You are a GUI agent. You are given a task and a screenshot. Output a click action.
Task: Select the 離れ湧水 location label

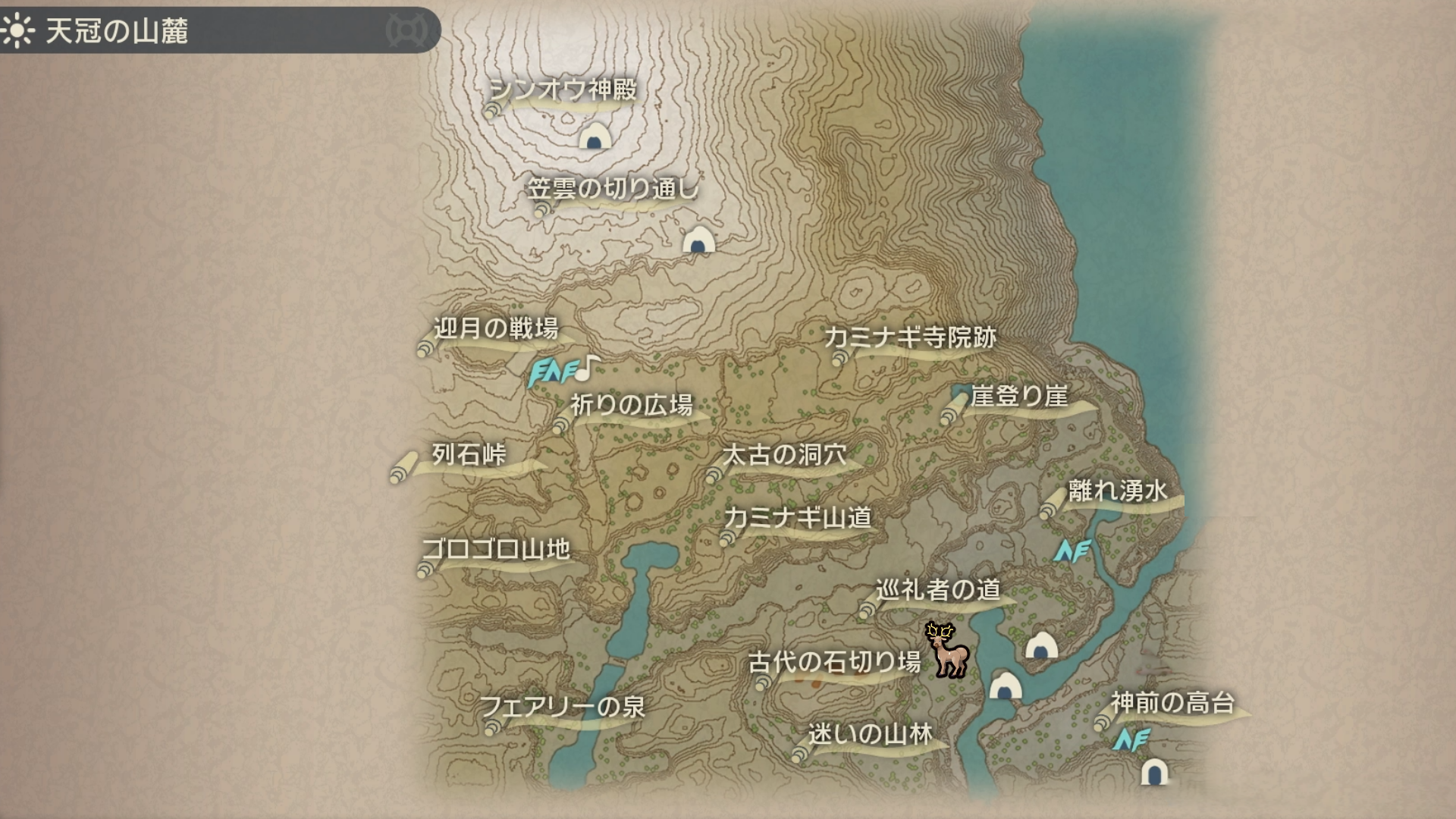click(1118, 491)
